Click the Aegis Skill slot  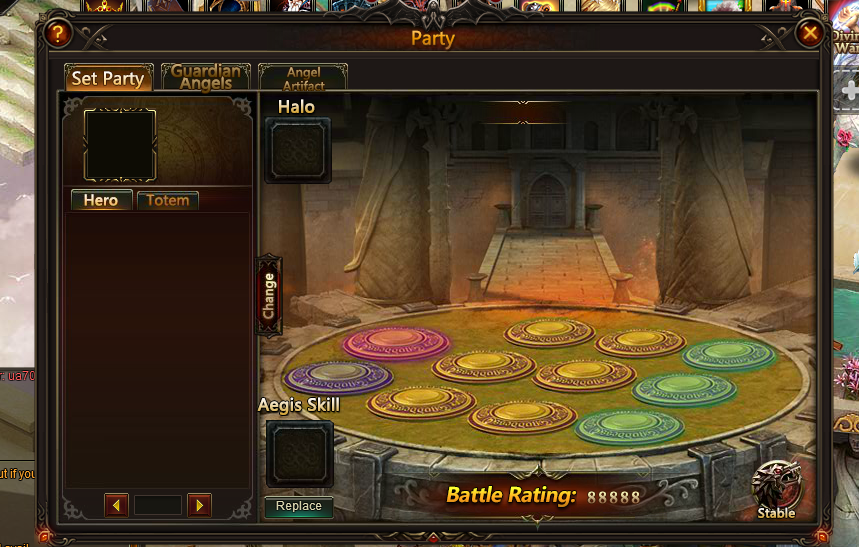tap(299, 453)
